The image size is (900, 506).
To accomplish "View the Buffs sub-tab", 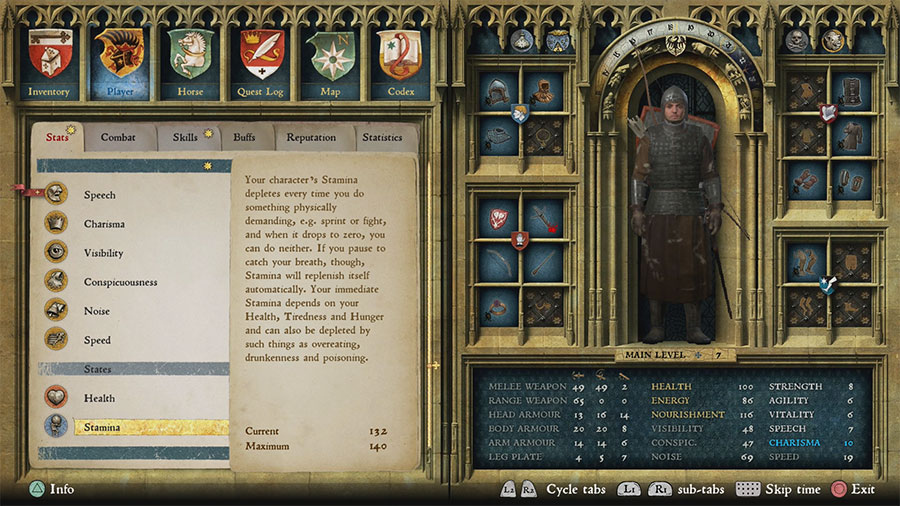I will tap(245, 138).
